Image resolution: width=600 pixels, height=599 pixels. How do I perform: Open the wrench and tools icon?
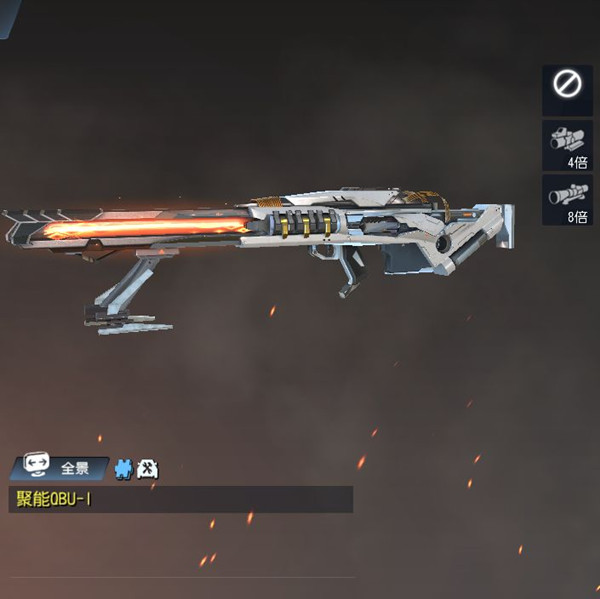pos(146,468)
